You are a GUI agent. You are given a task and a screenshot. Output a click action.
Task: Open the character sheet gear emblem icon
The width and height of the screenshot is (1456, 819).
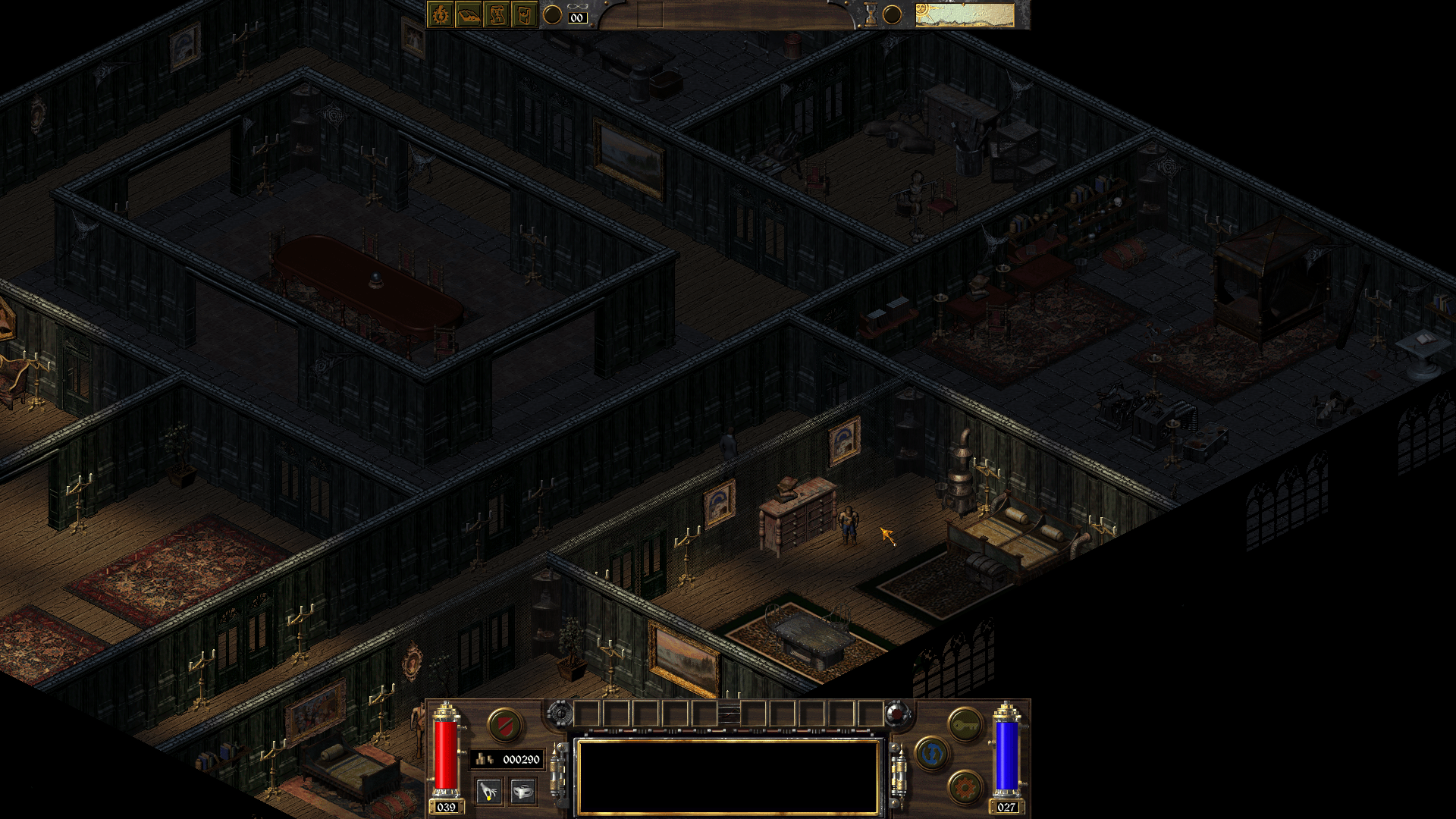pyautogui.click(x=438, y=14)
